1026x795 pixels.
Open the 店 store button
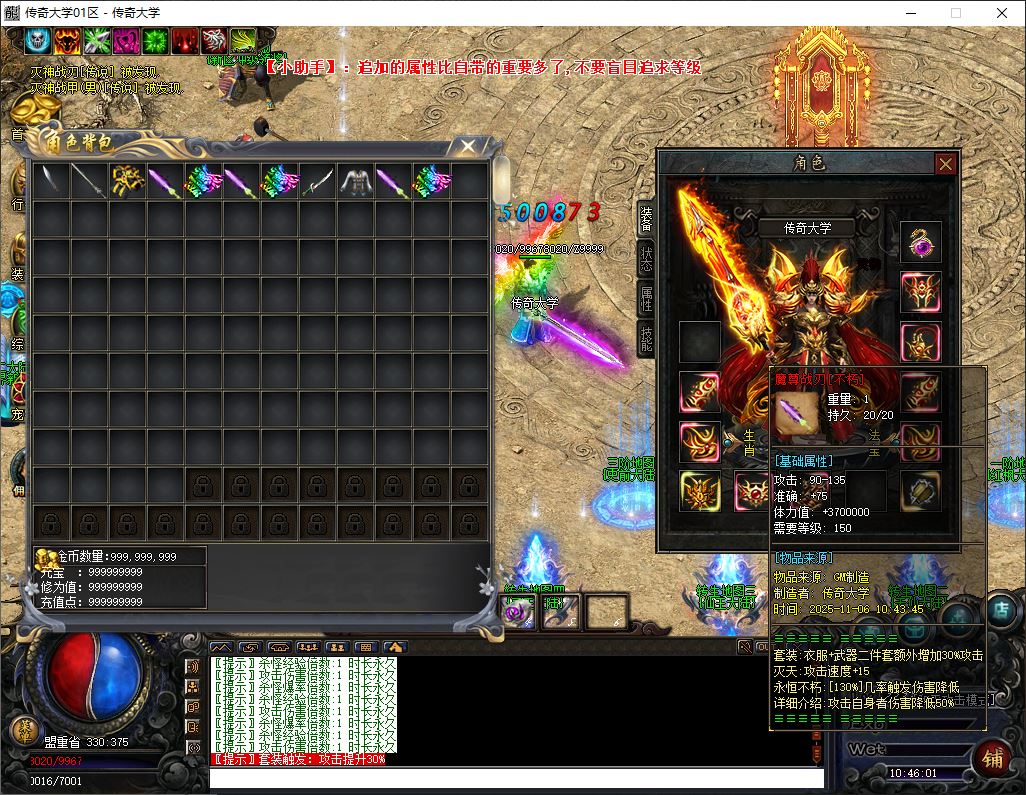coord(1001,608)
